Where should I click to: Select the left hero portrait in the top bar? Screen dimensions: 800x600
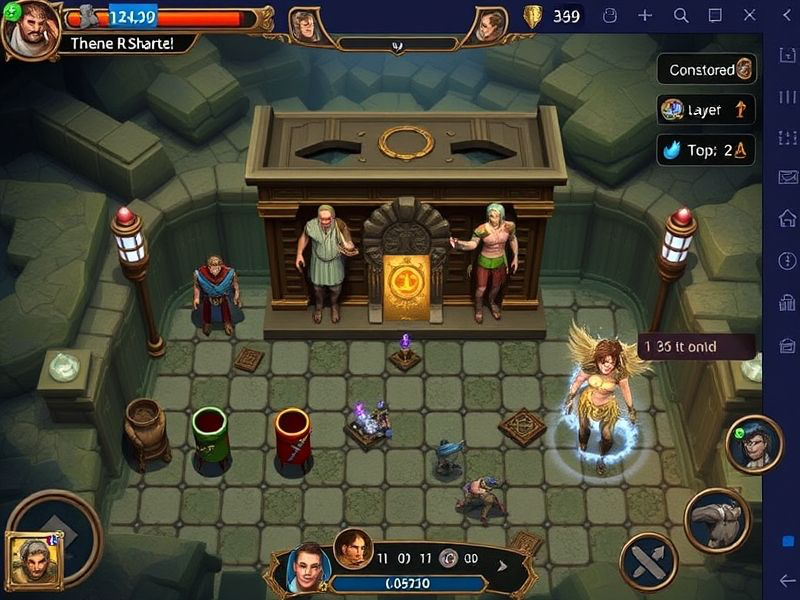(304, 25)
